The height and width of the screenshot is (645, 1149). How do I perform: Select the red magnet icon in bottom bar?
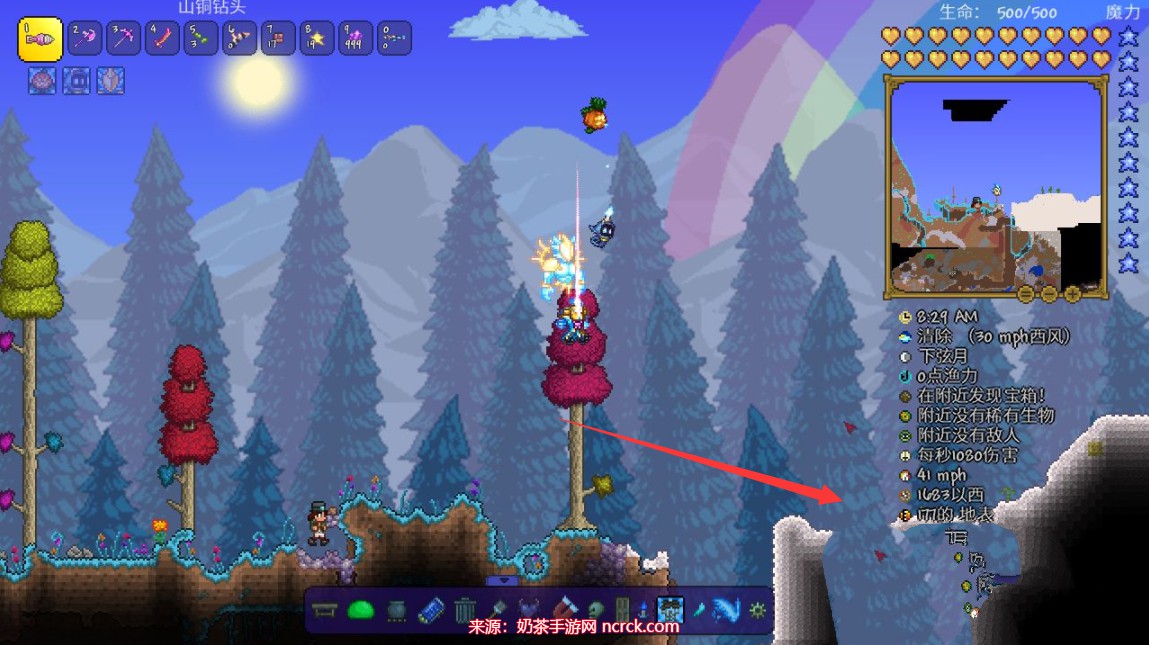(565, 609)
